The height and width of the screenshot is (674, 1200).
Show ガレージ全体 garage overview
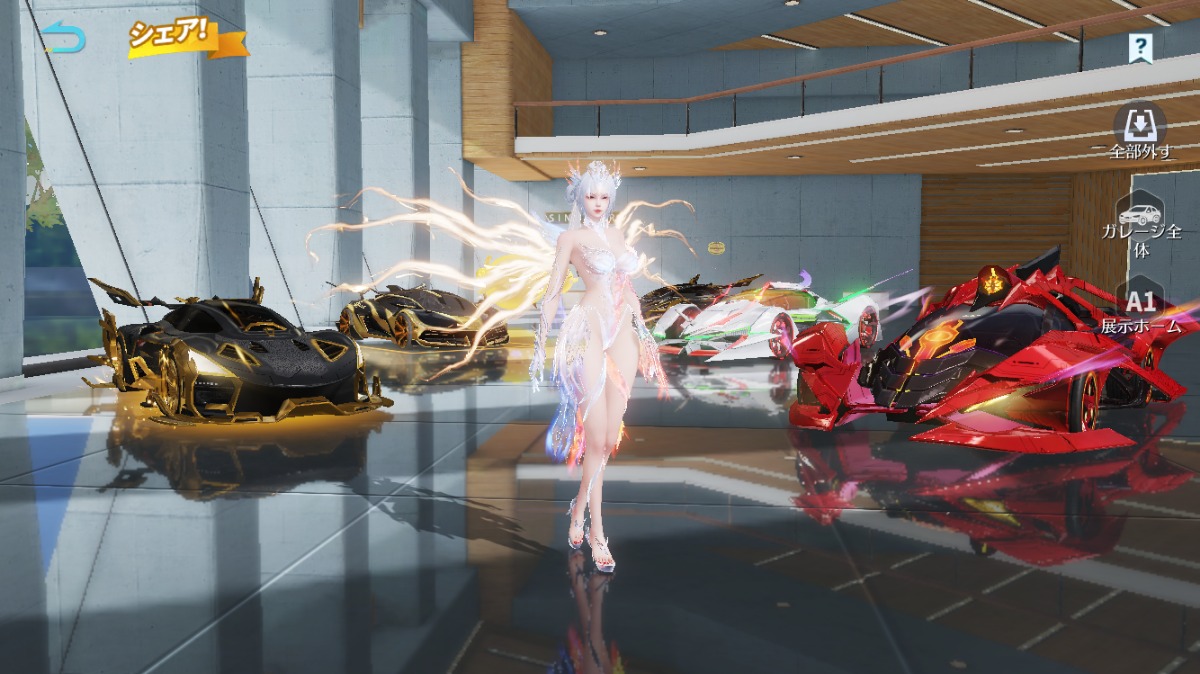coord(1141,225)
